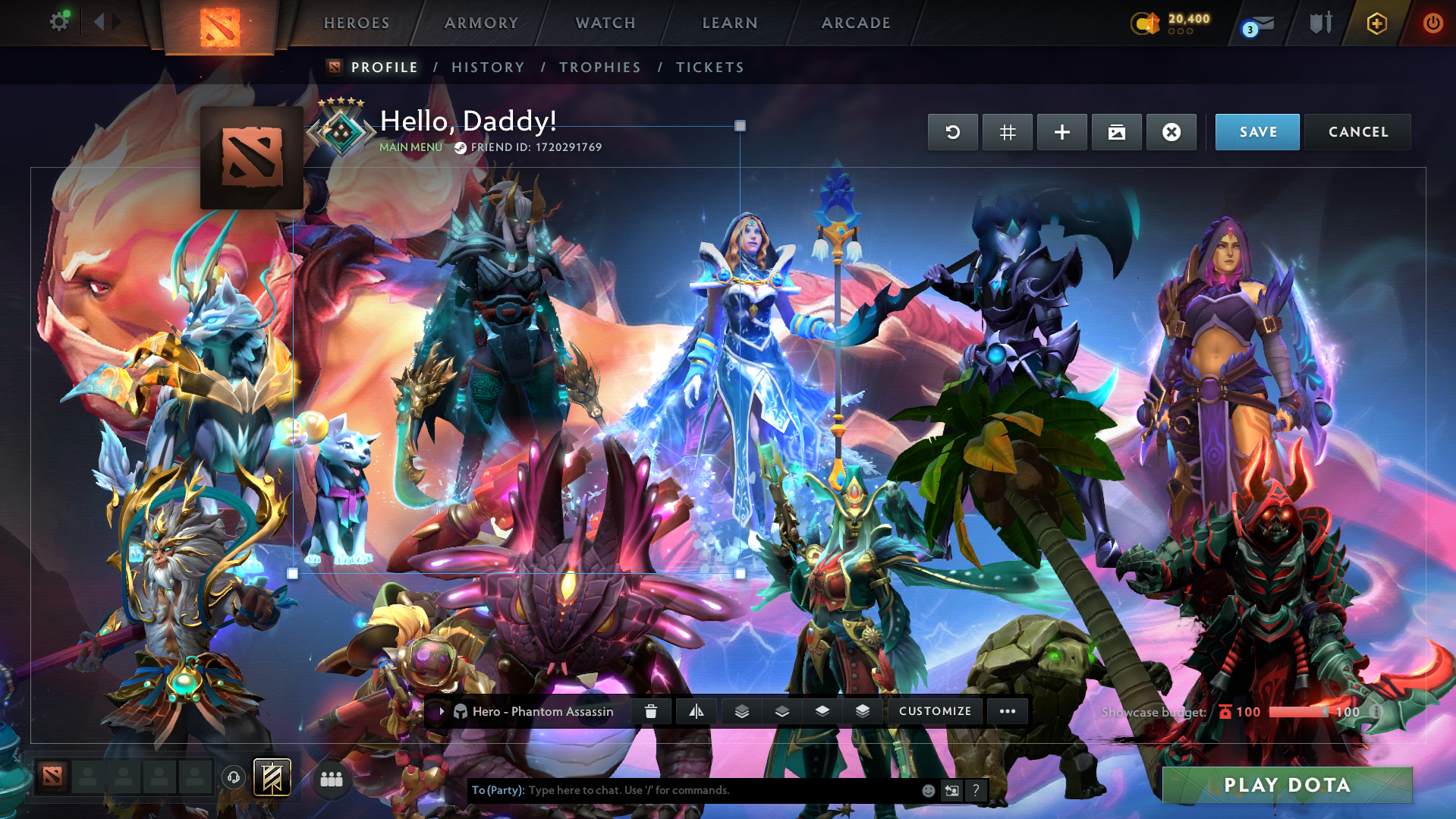Image resolution: width=1456 pixels, height=819 pixels.
Task: Open the three-dot more options menu
Action: click(1007, 711)
